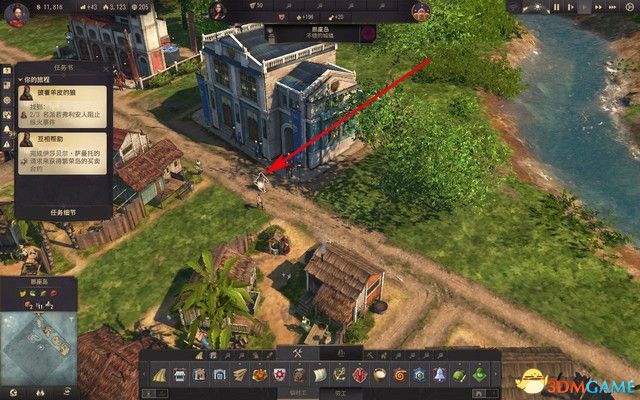Choose the blue bell building icon
This screenshot has width=640, height=400.
point(438,374)
